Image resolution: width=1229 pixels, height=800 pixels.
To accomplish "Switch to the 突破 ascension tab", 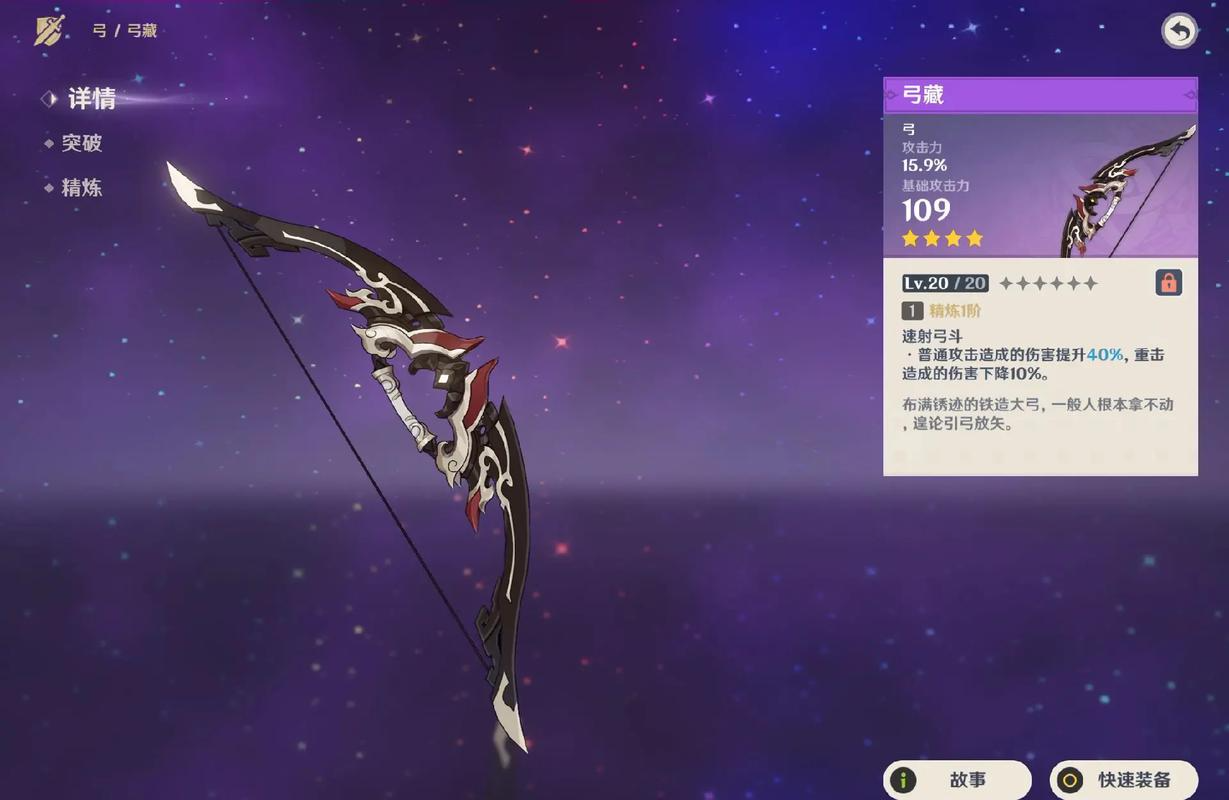I will click(x=82, y=143).
